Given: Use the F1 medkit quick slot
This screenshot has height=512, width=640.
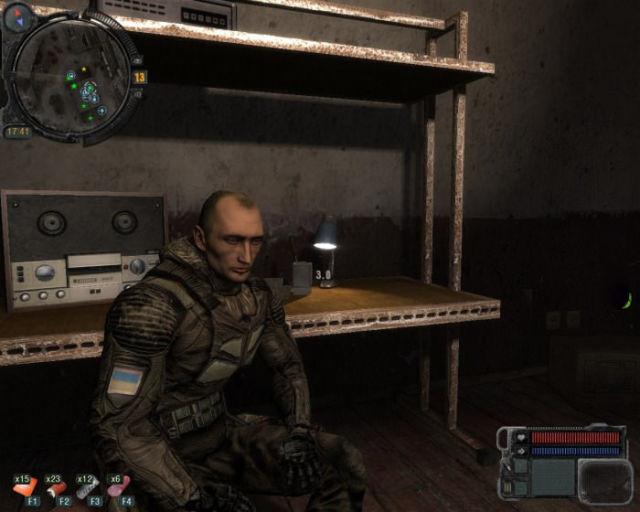Looking at the screenshot, I should pos(26,487).
